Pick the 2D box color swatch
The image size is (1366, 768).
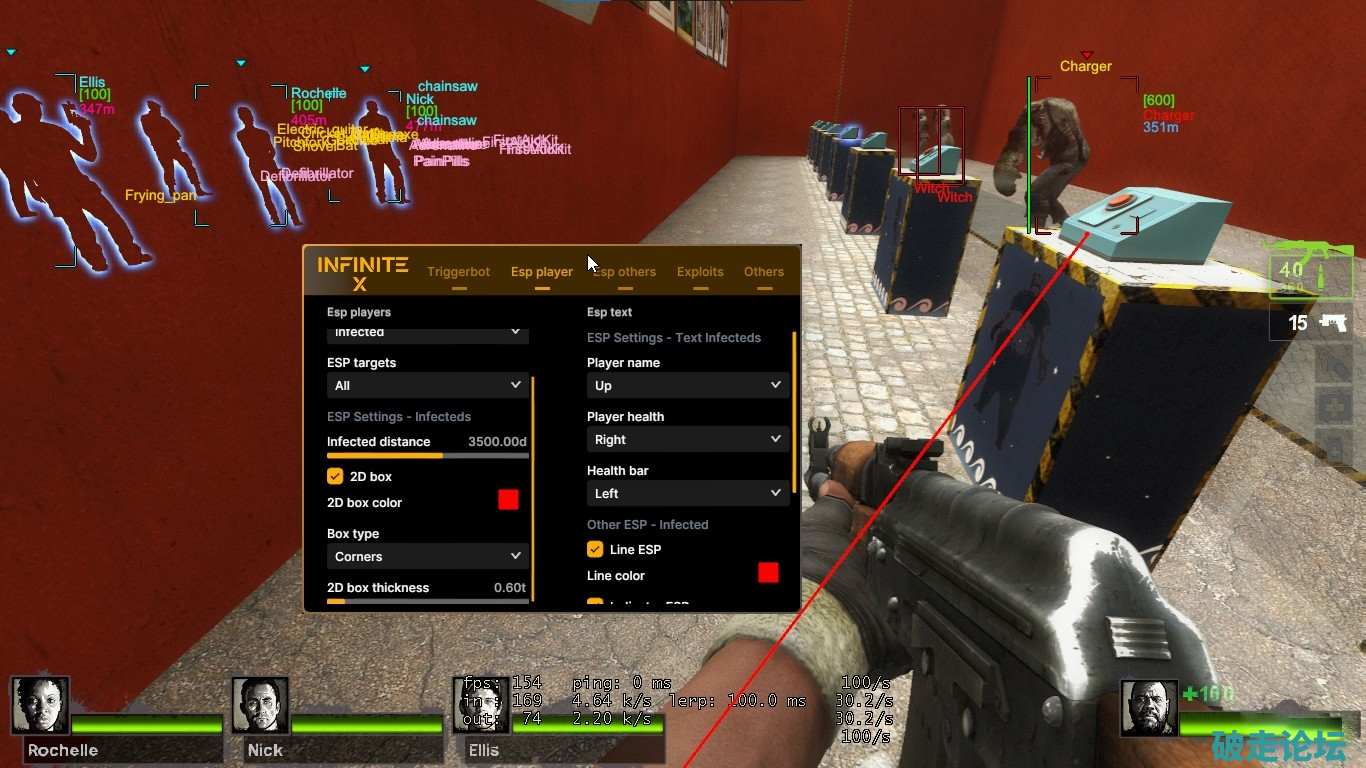pyautogui.click(x=508, y=500)
